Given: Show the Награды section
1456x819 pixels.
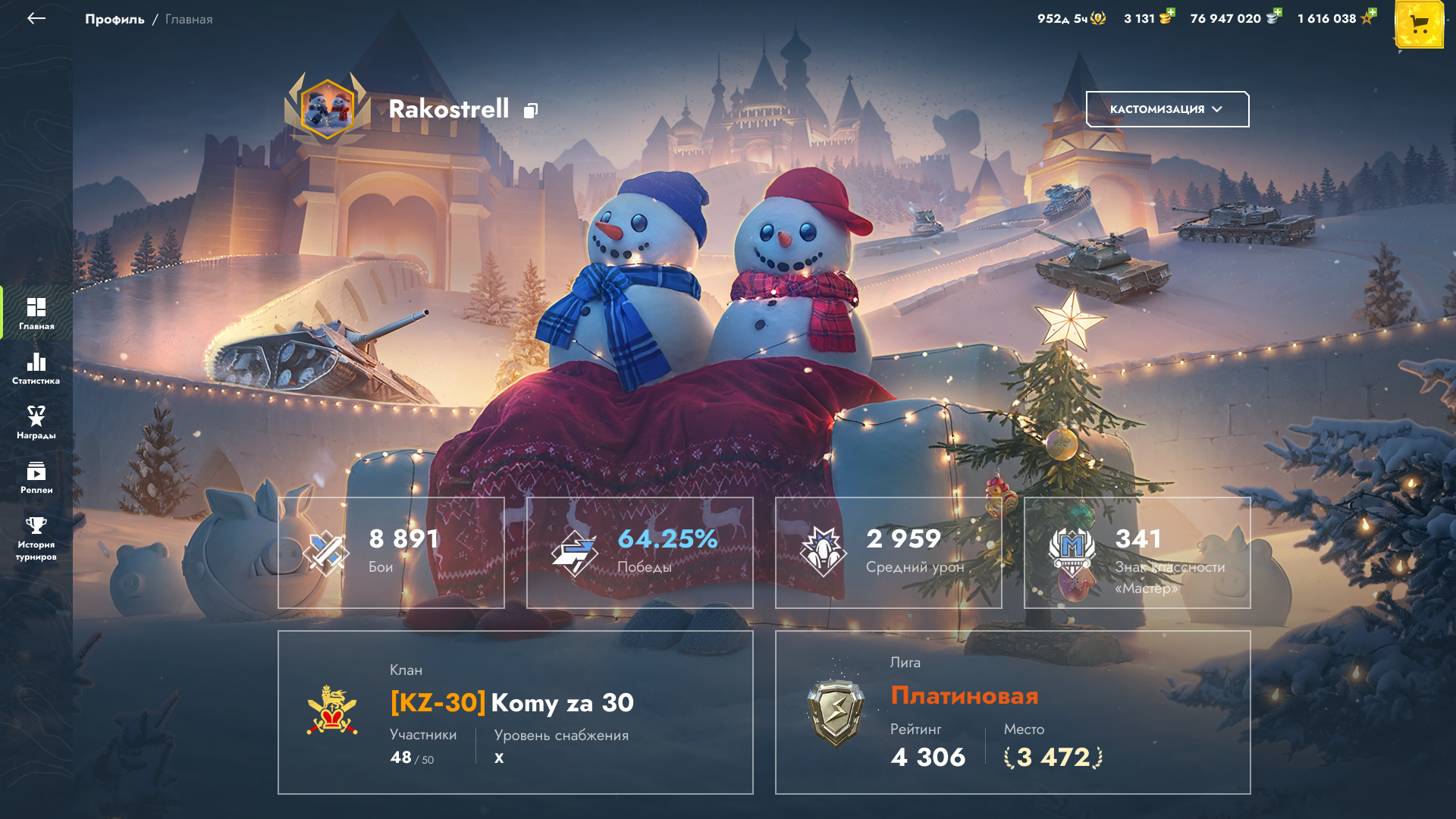Looking at the screenshot, I should (36, 422).
